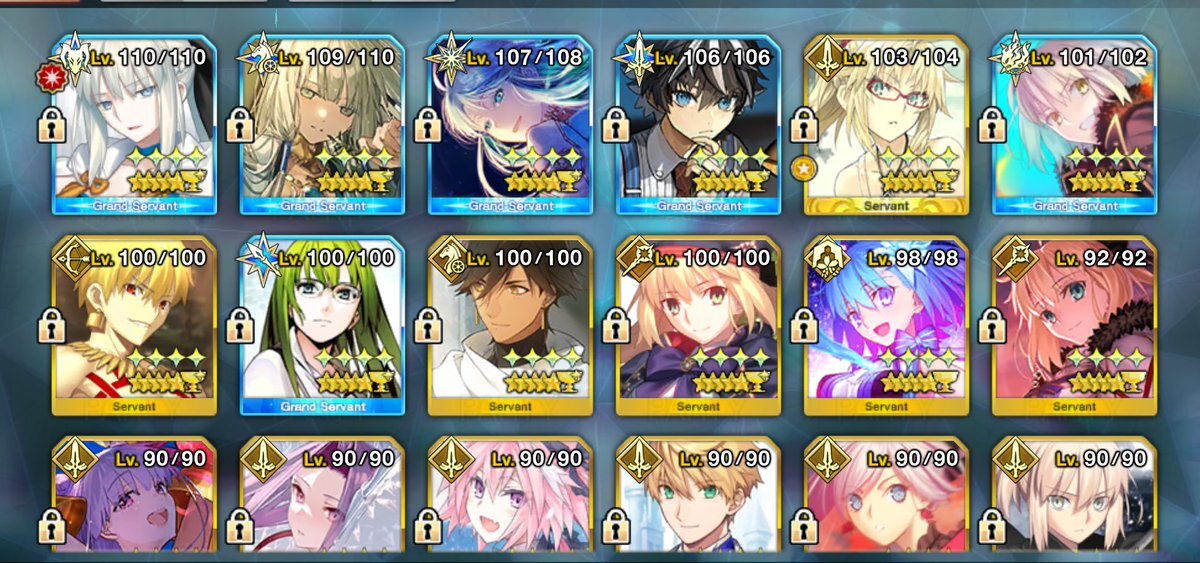Choose the Lv. 109/110 Grand Servant card
The image size is (1200, 563).
[321, 125]
